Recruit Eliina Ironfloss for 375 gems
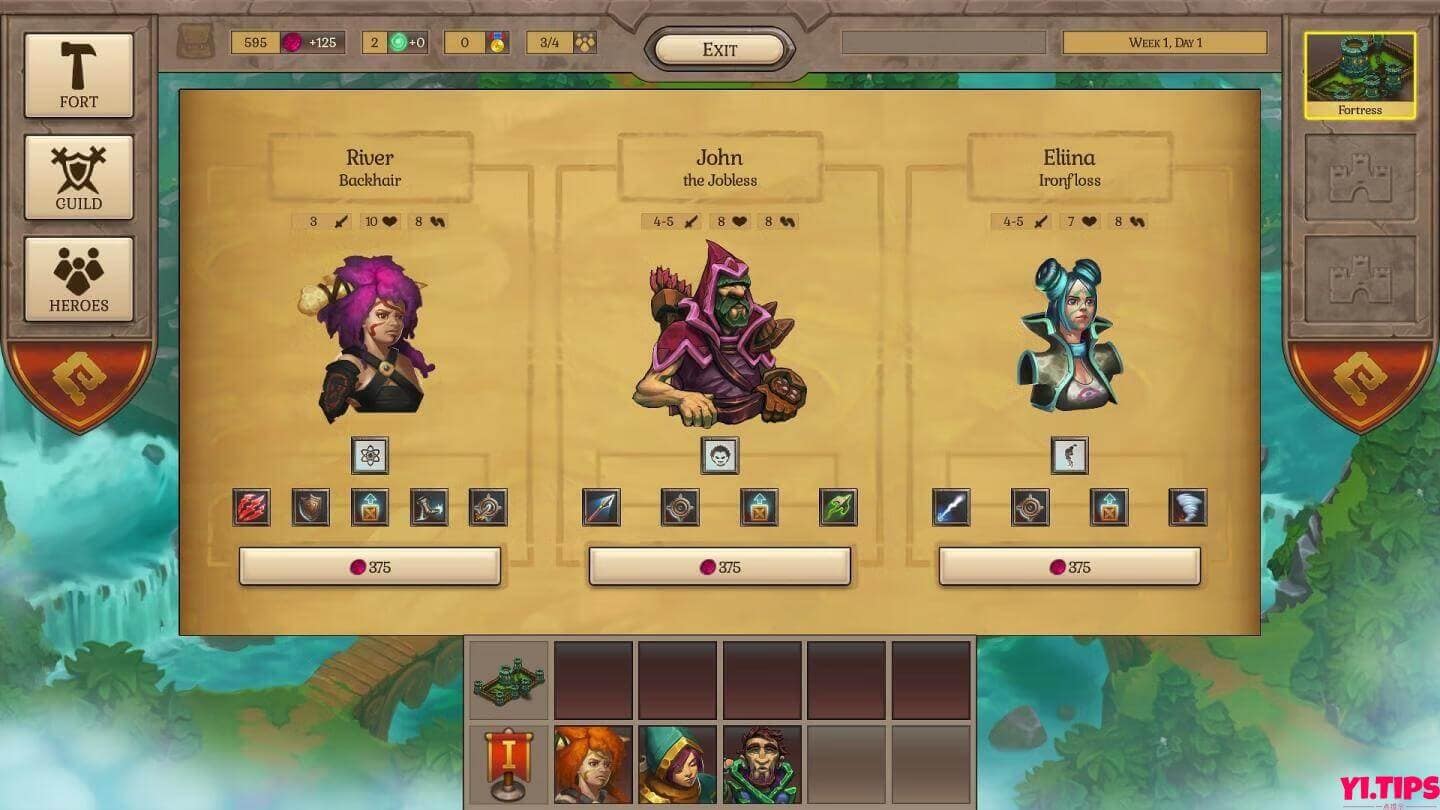The width and height of the screenshot is (1440, 810). (x=1069, y=565)
